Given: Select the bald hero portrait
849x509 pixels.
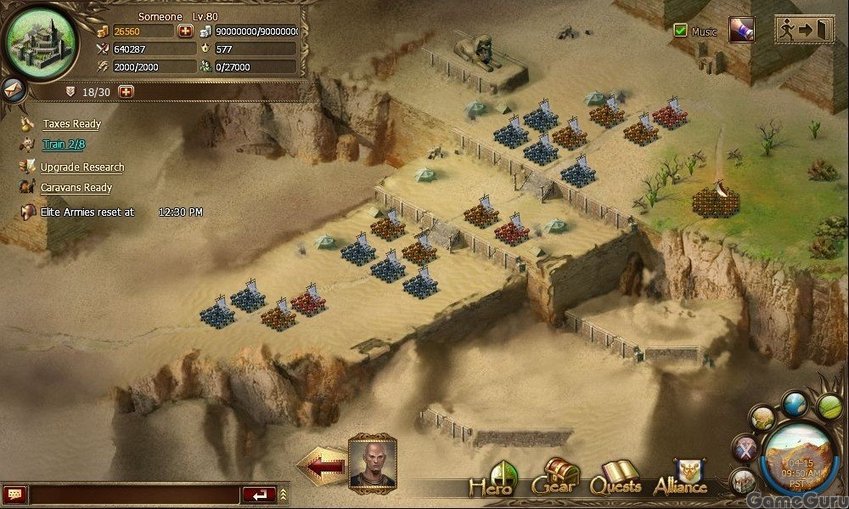Looking at the screenshot, I should click(372, 462).
